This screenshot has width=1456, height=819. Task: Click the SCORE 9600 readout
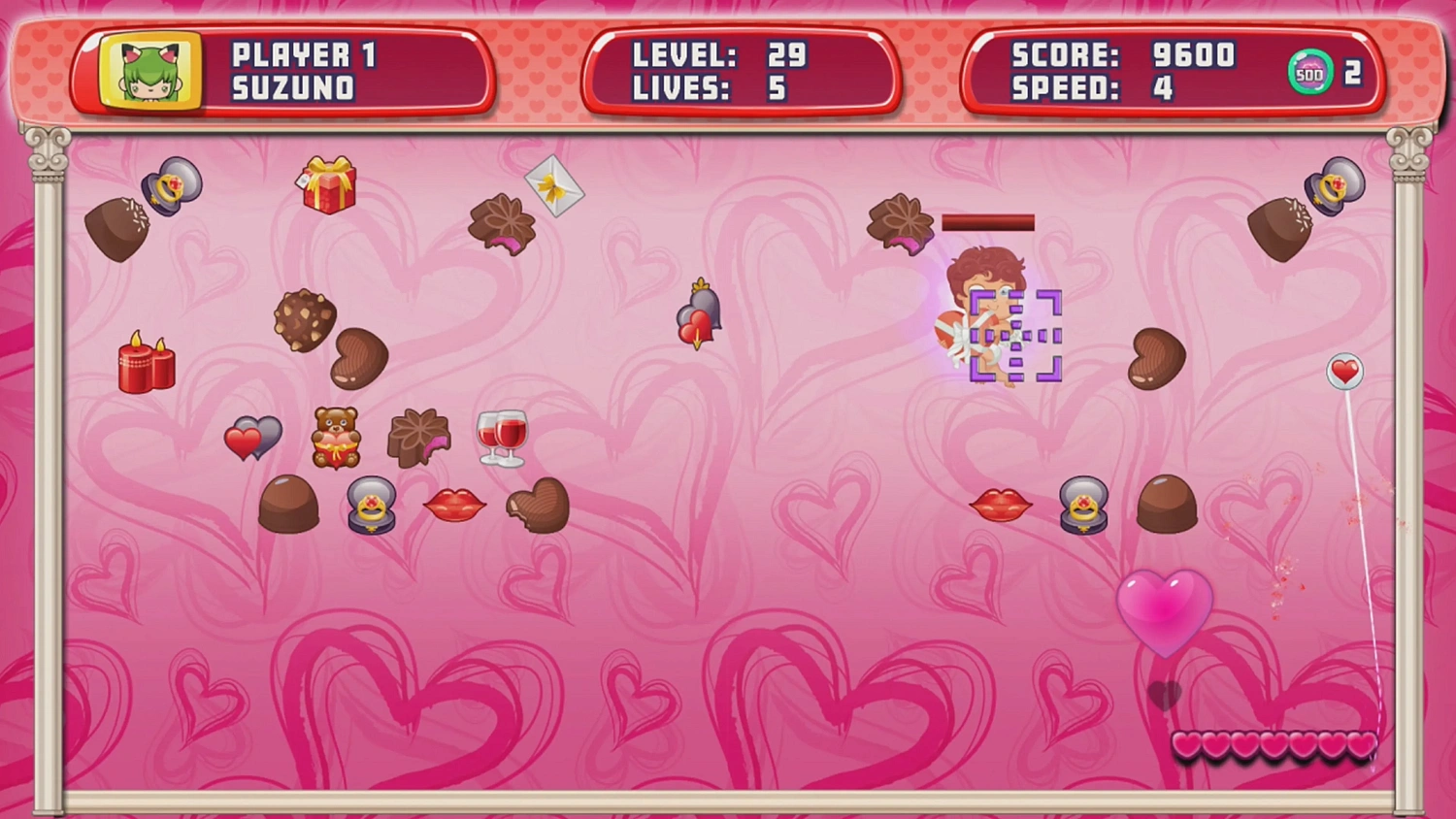(1121, 56)
